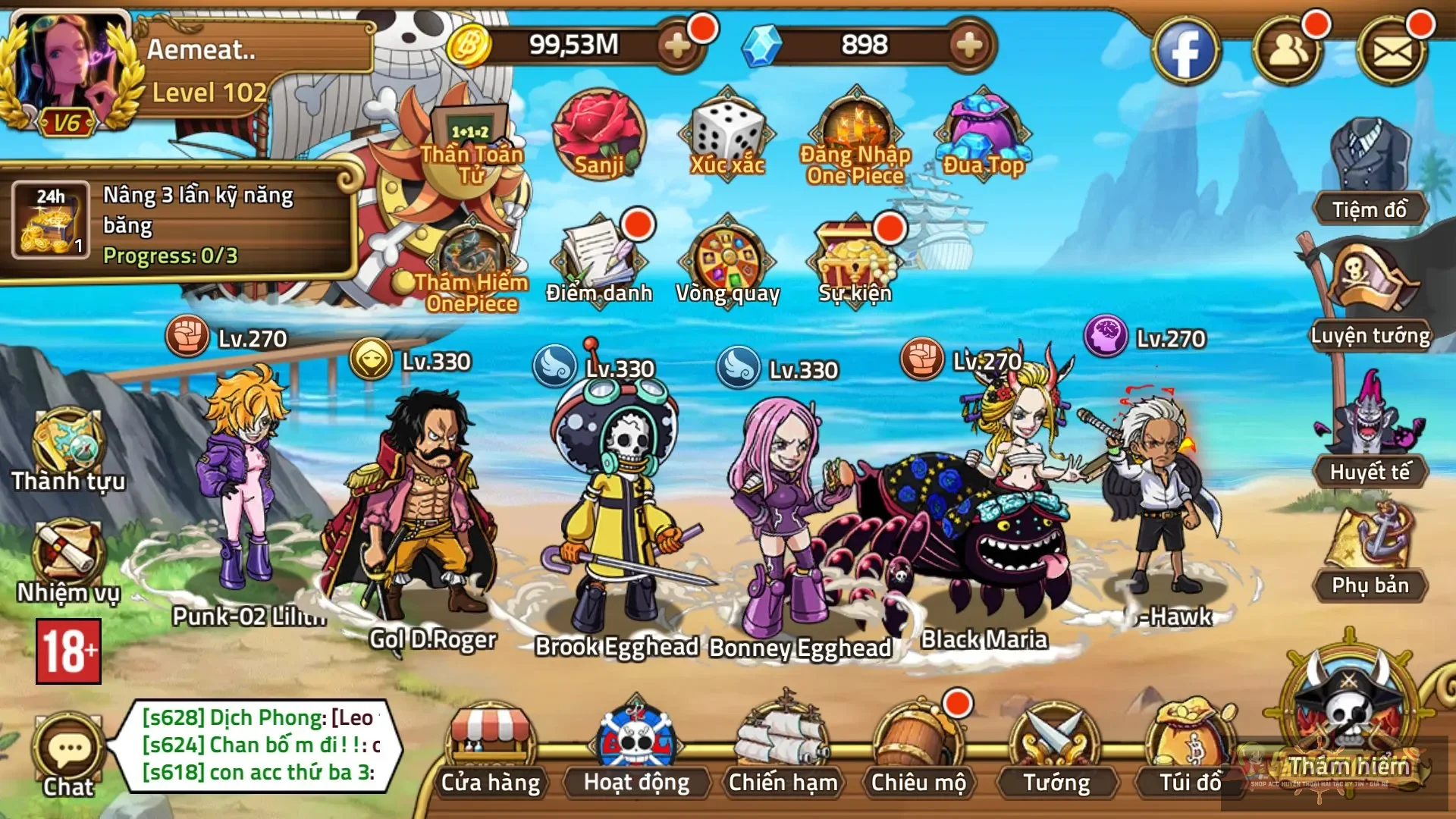
Task: Open the Đua Top ranking event
Action: pos(982,129)
